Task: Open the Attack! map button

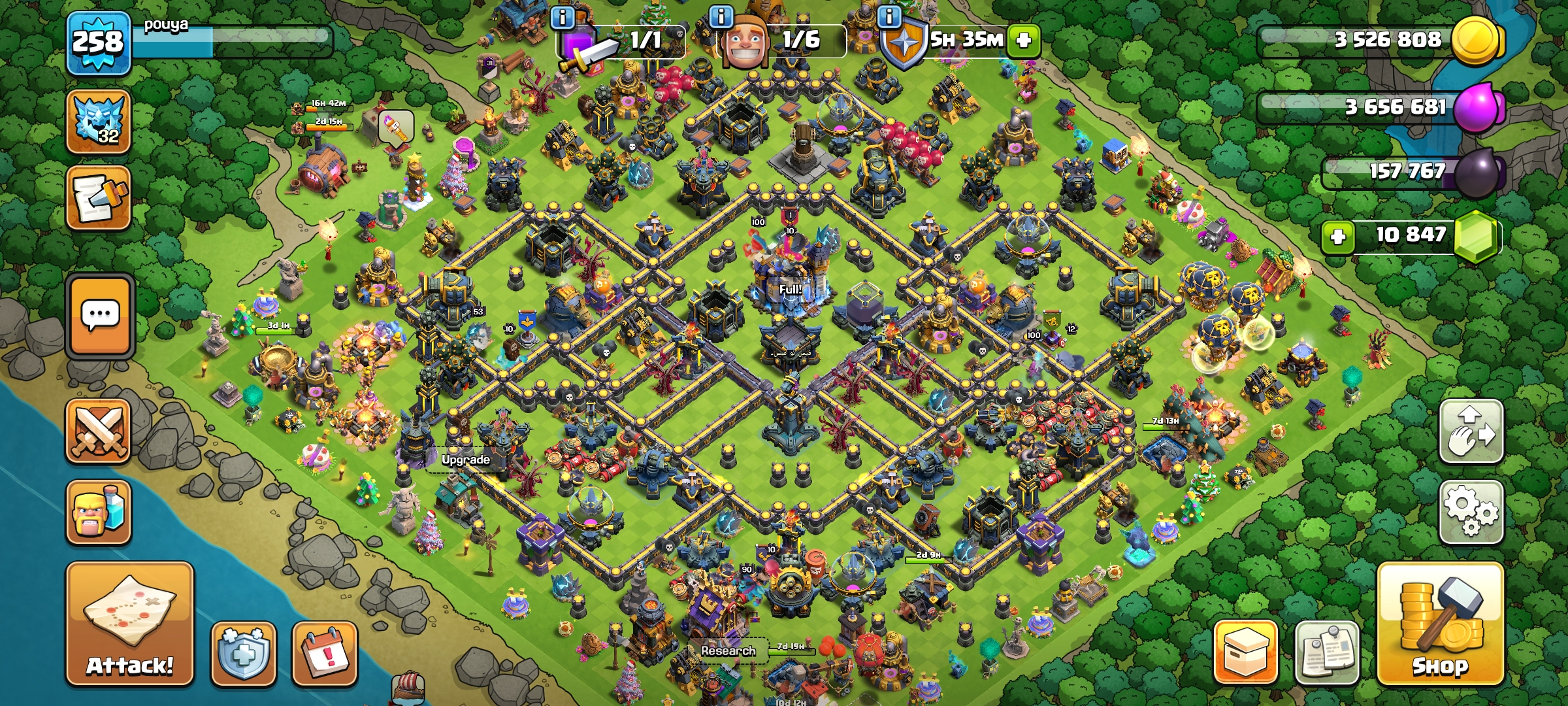Action: point(129,624)
